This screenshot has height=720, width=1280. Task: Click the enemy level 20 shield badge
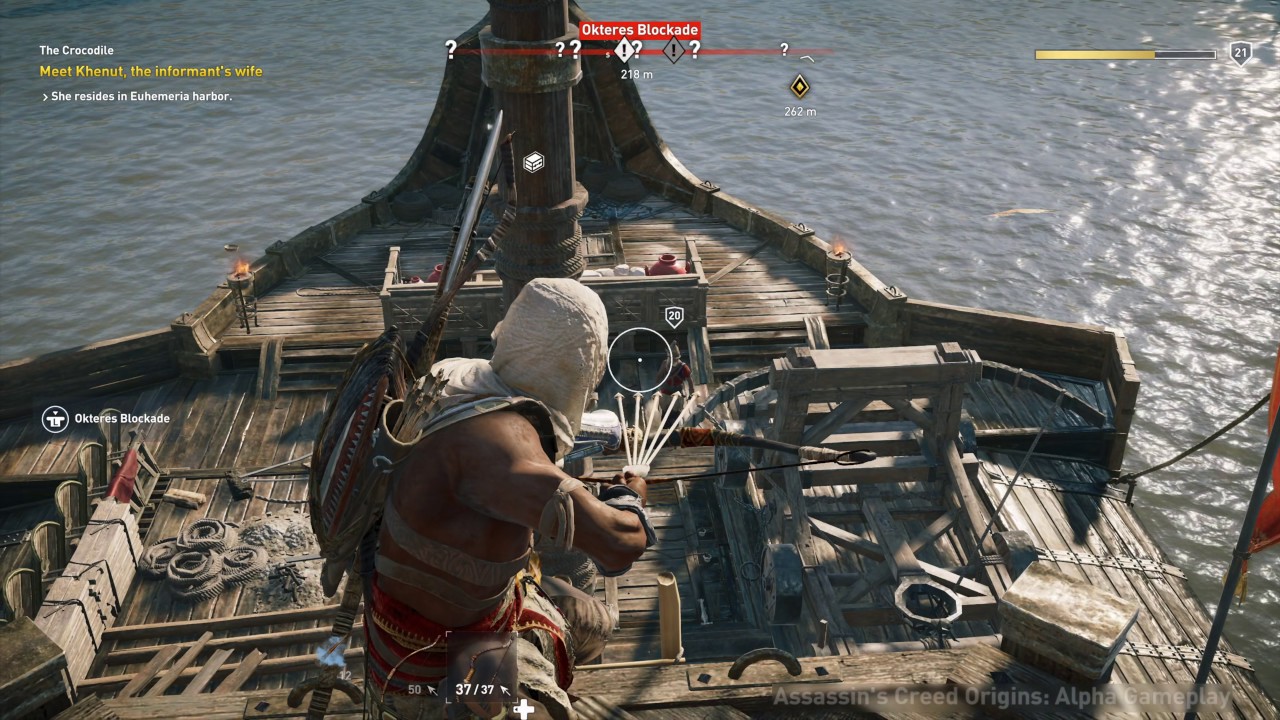click(x=674, y=317)
